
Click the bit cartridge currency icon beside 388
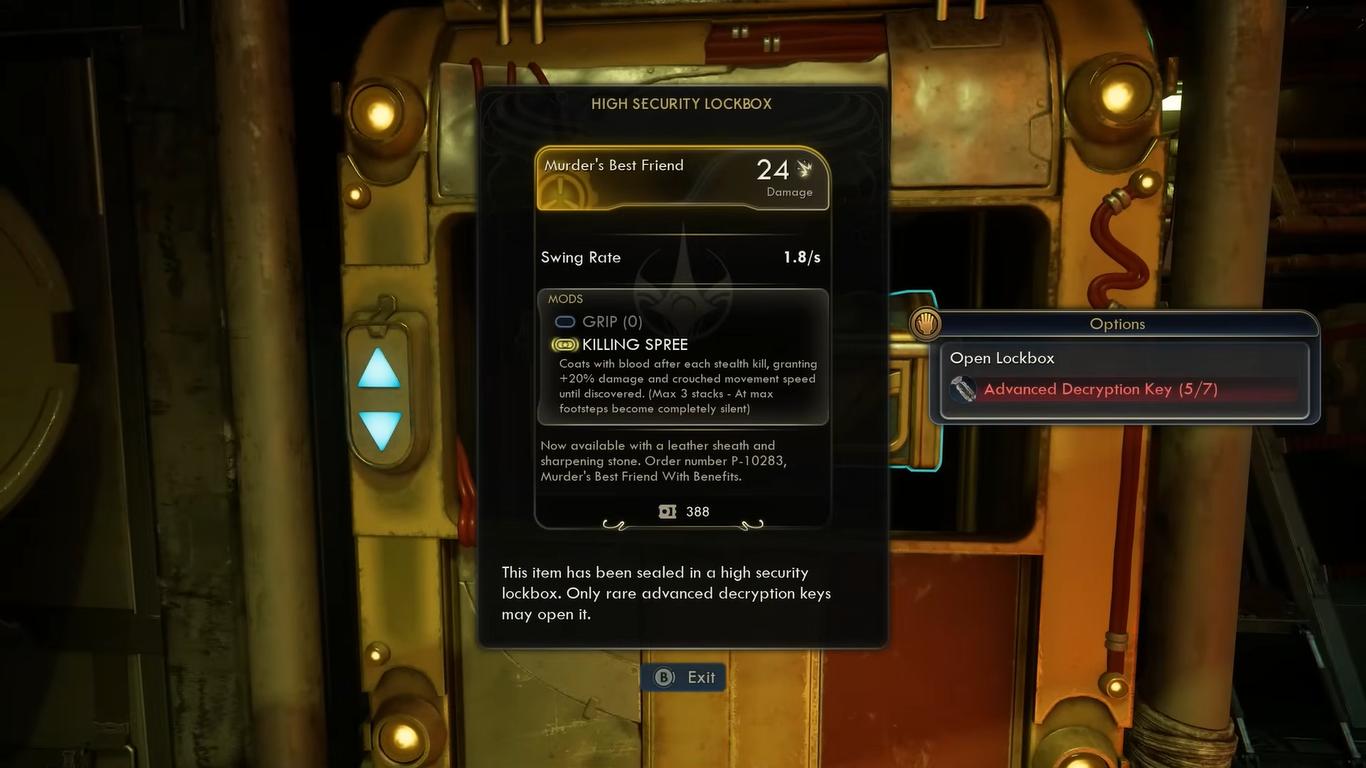pos(666,511)
